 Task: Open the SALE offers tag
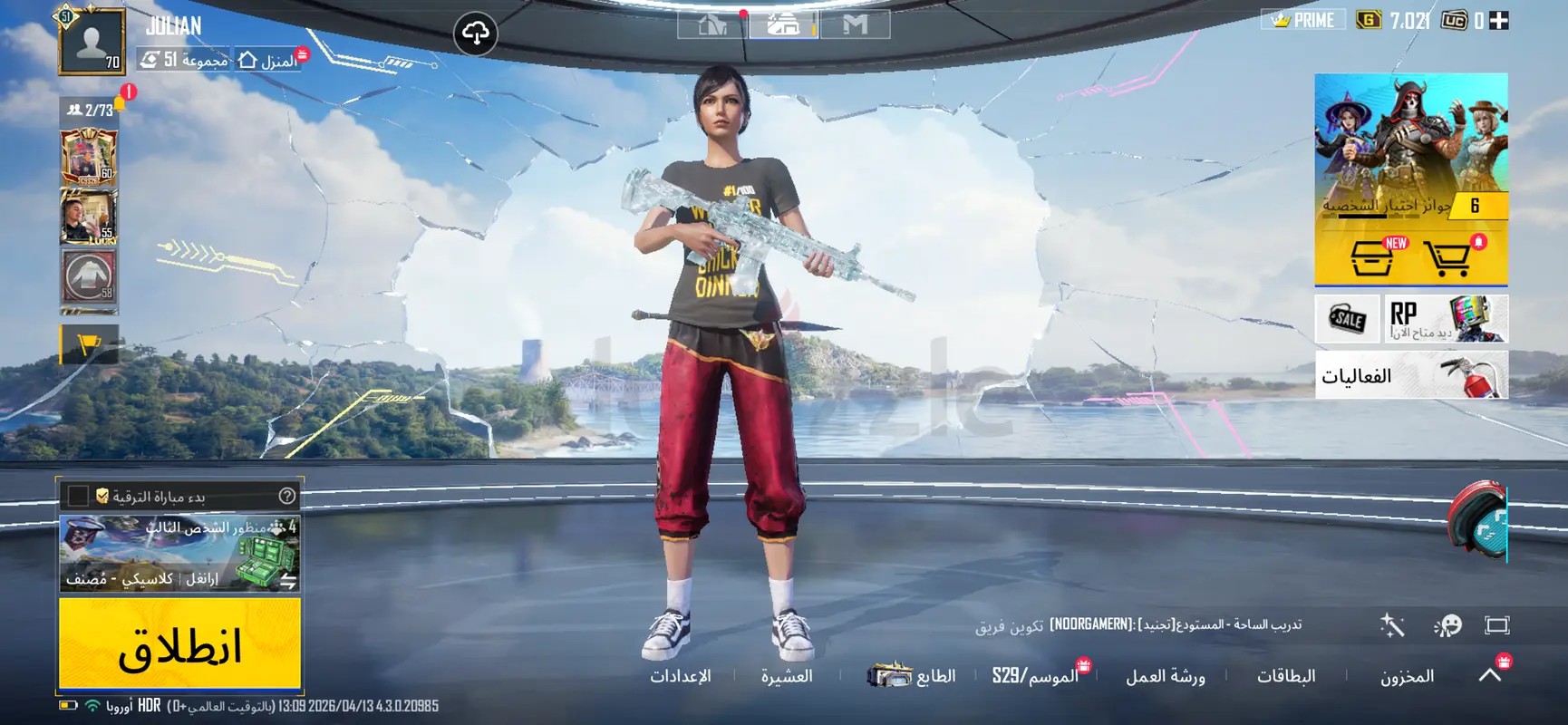[x=1347, y=318]
